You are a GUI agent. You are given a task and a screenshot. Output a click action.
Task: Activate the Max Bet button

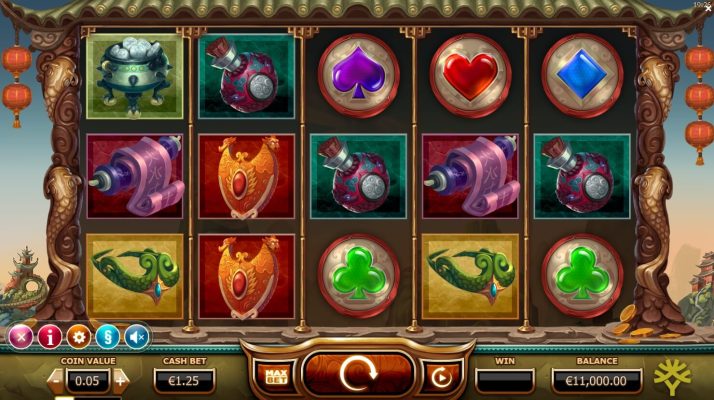point(274,376)
